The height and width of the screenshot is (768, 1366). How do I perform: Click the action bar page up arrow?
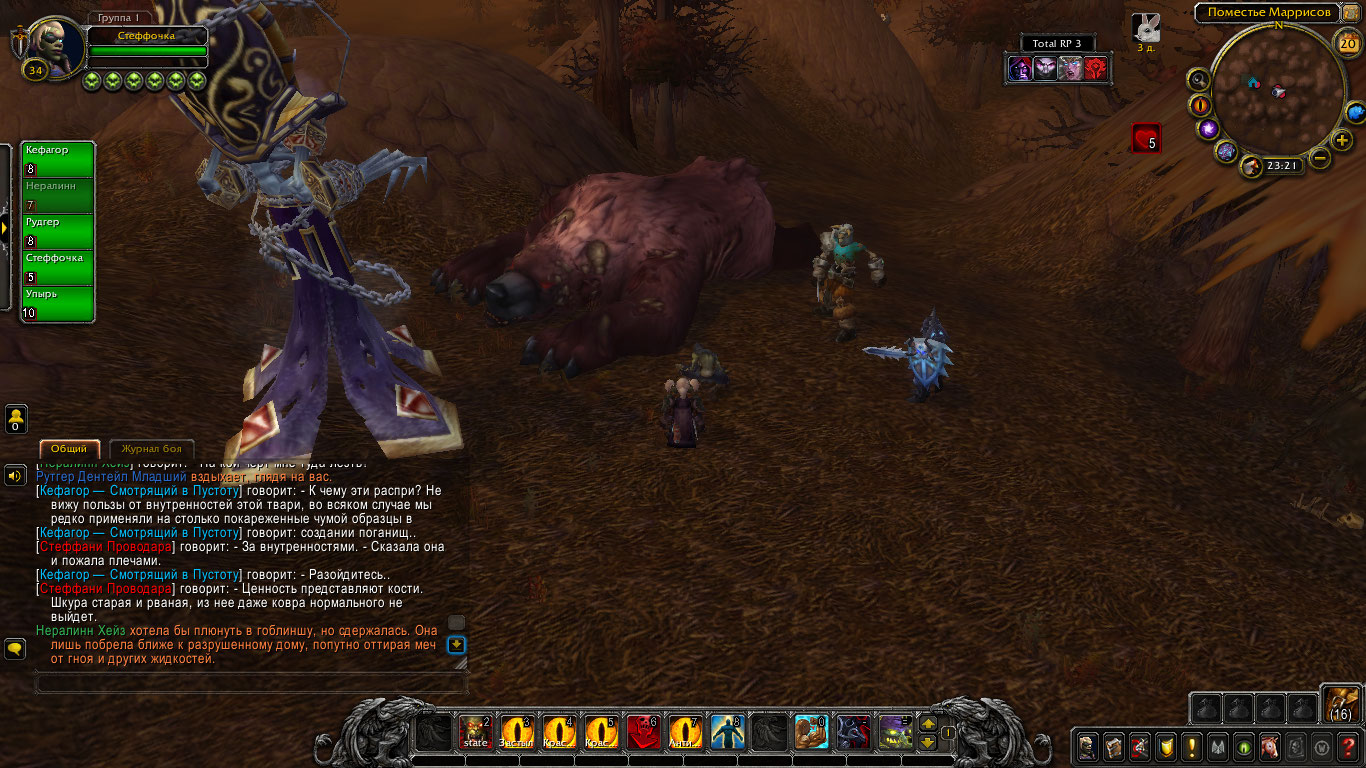coord(927,724)
